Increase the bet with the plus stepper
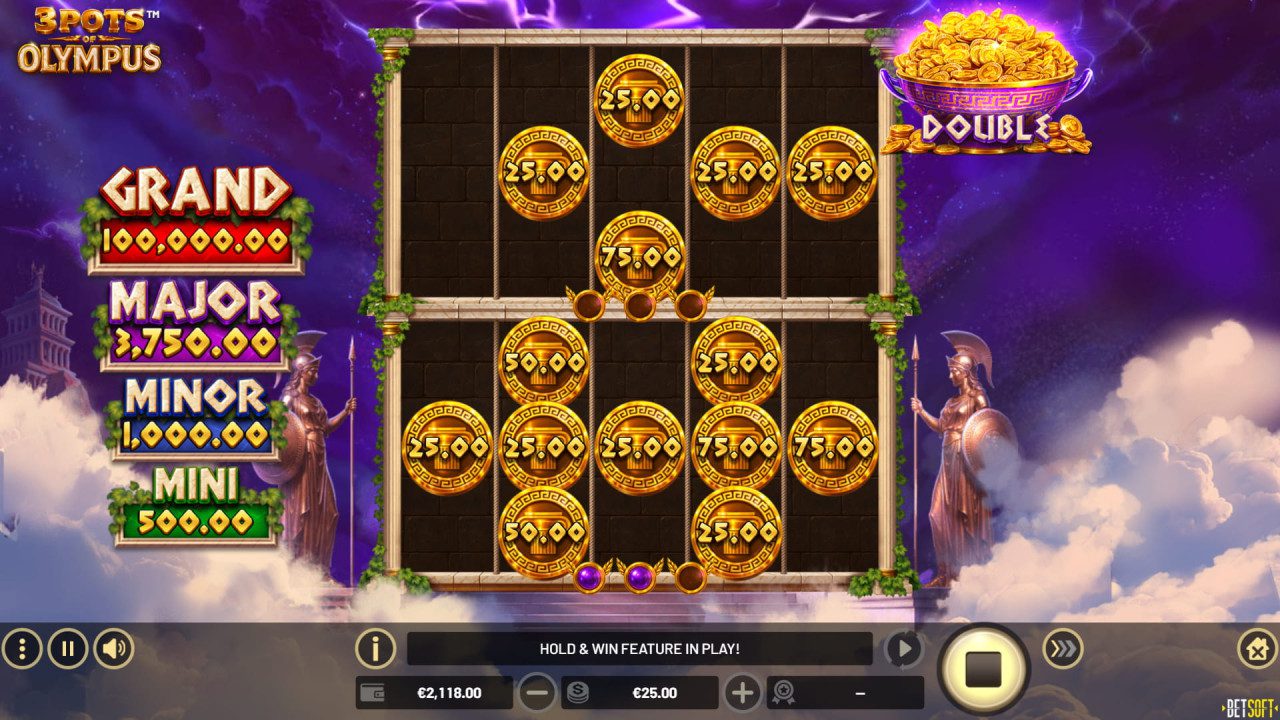Image resolution: width=1280 pixels, height=720 pixels. (x=744, y=691)
